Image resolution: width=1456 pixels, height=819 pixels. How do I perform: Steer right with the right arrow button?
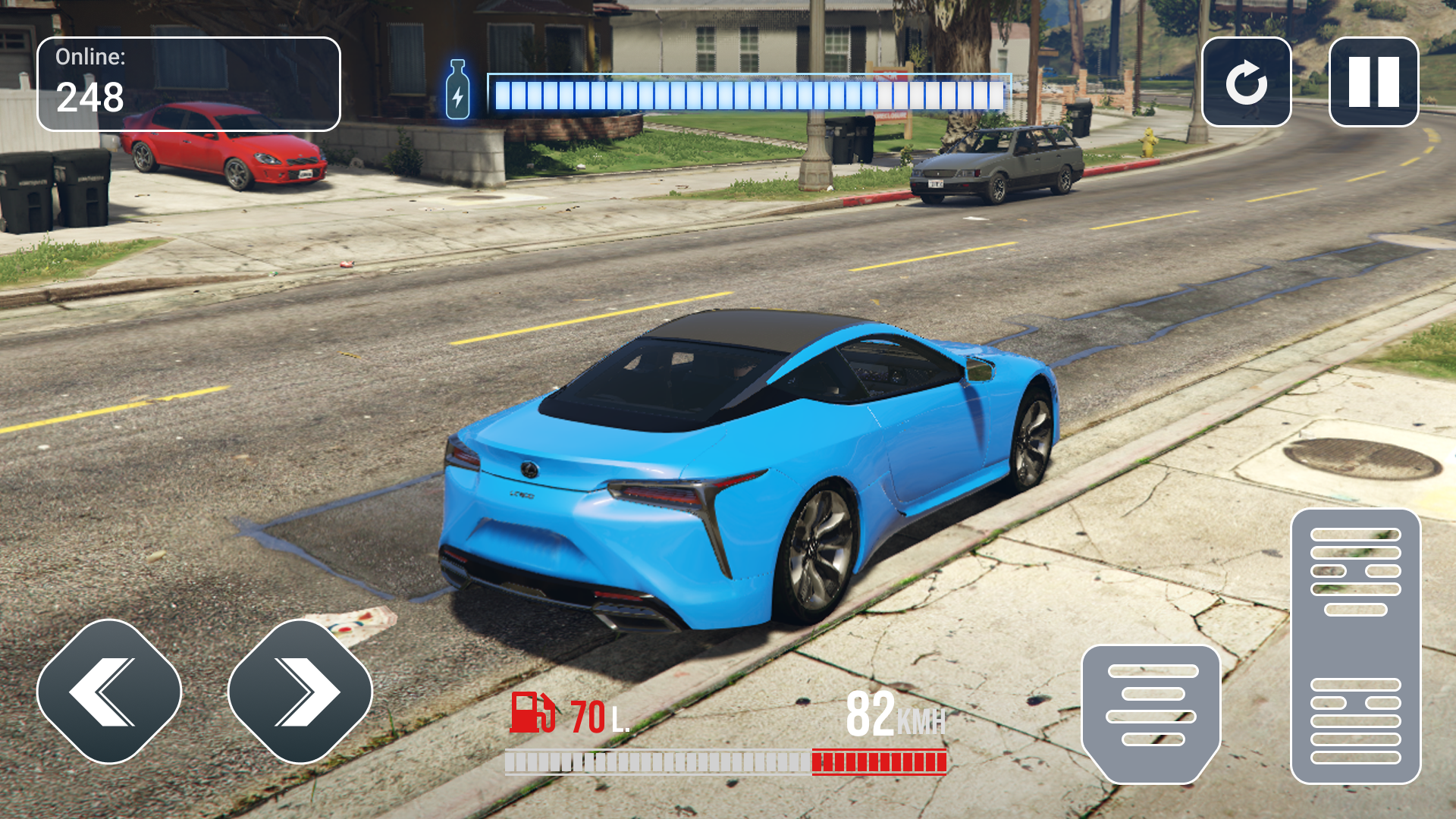pyautogui.click(x=300, y=691)
